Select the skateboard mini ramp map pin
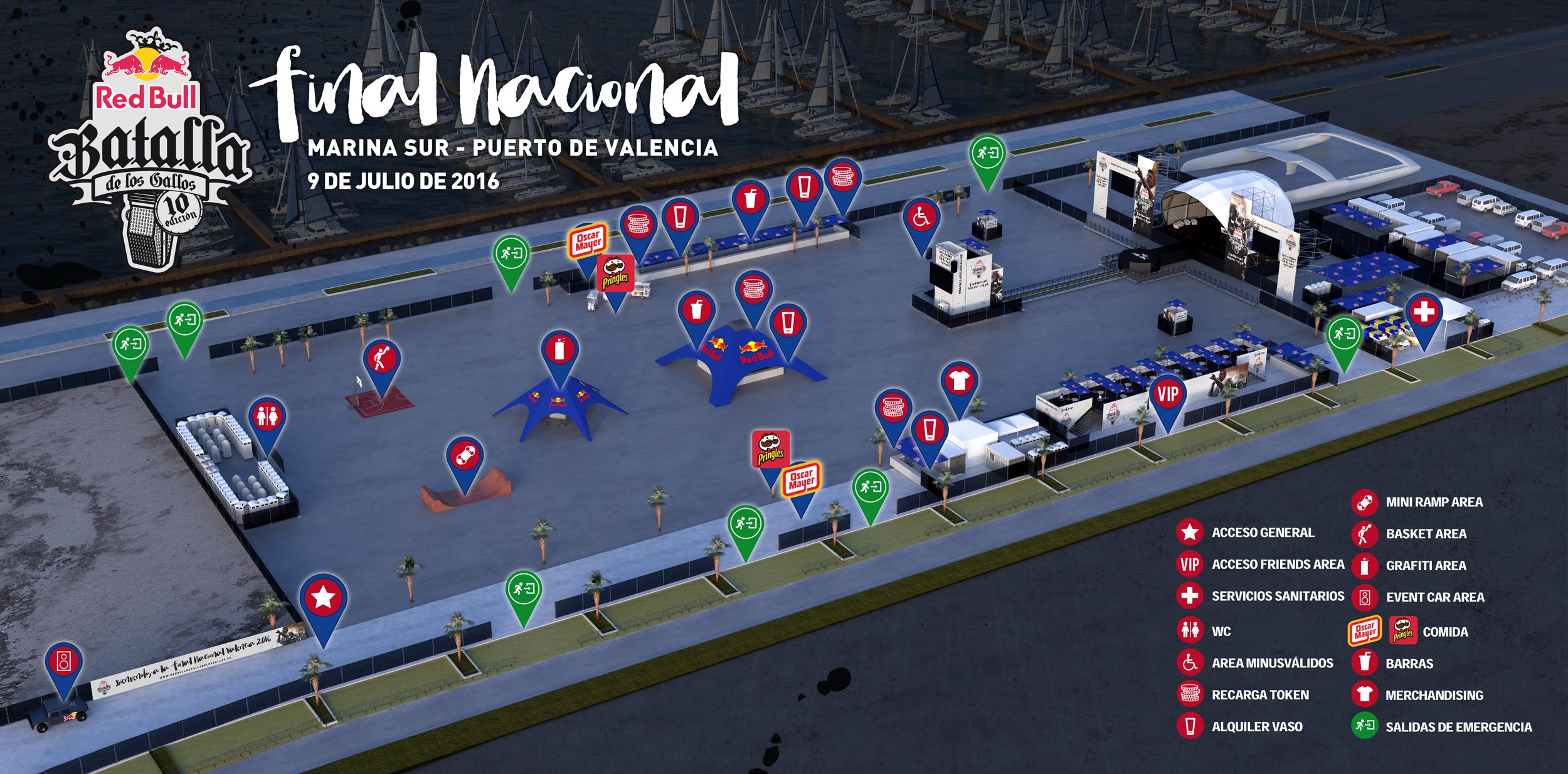1568x774 pixels. pyautogui.click(x=464, y=457)
